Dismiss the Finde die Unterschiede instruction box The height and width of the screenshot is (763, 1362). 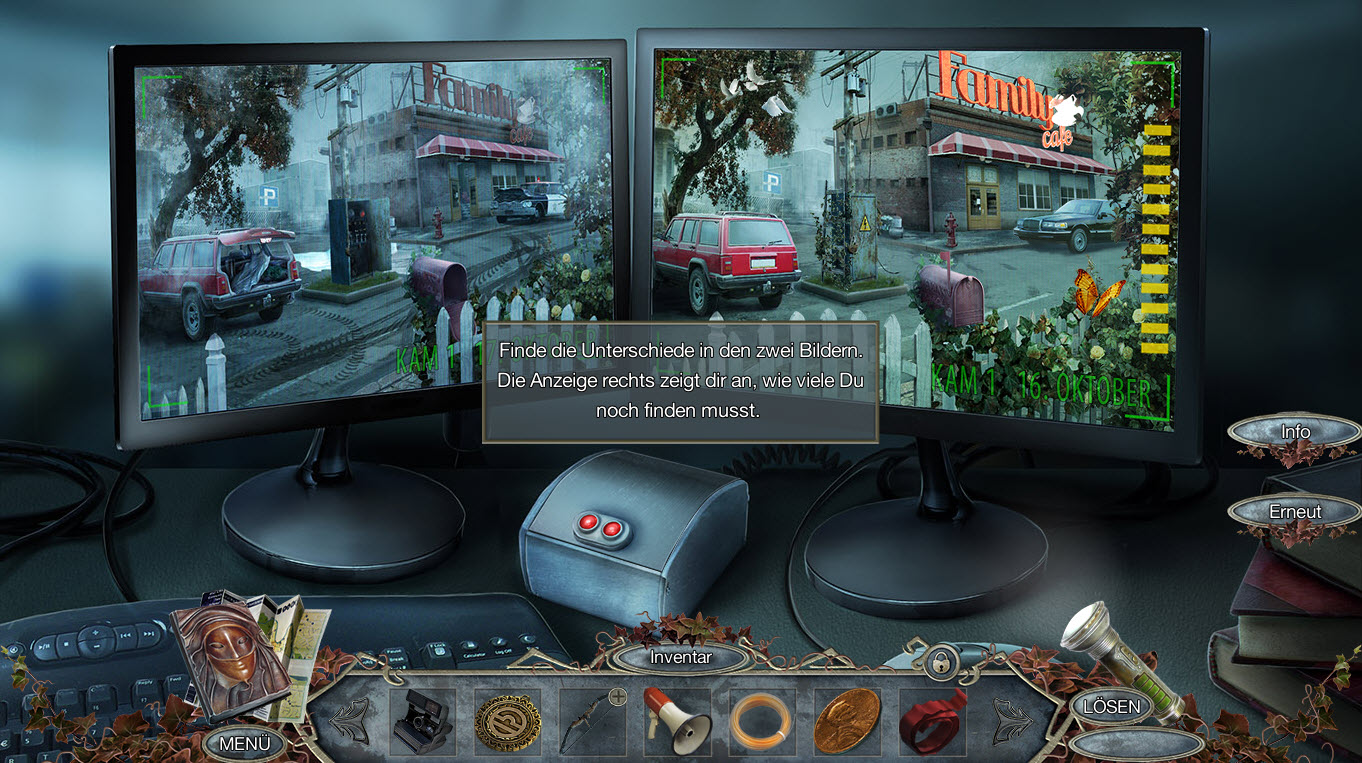click(x=680, y=382)
